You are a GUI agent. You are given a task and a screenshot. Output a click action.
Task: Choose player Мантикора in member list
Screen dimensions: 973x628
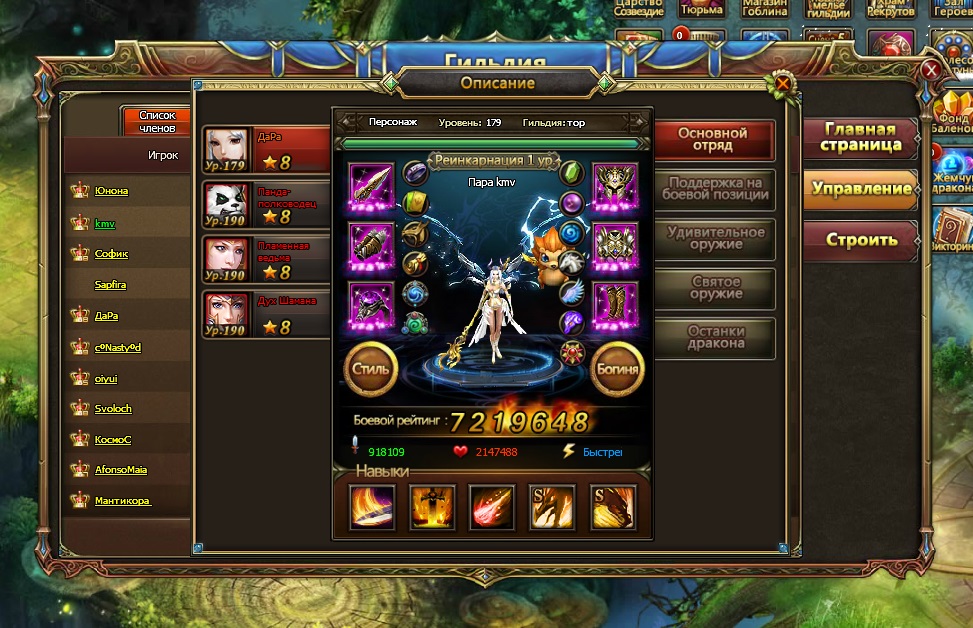pyautogui.click(x=123, y=501)
